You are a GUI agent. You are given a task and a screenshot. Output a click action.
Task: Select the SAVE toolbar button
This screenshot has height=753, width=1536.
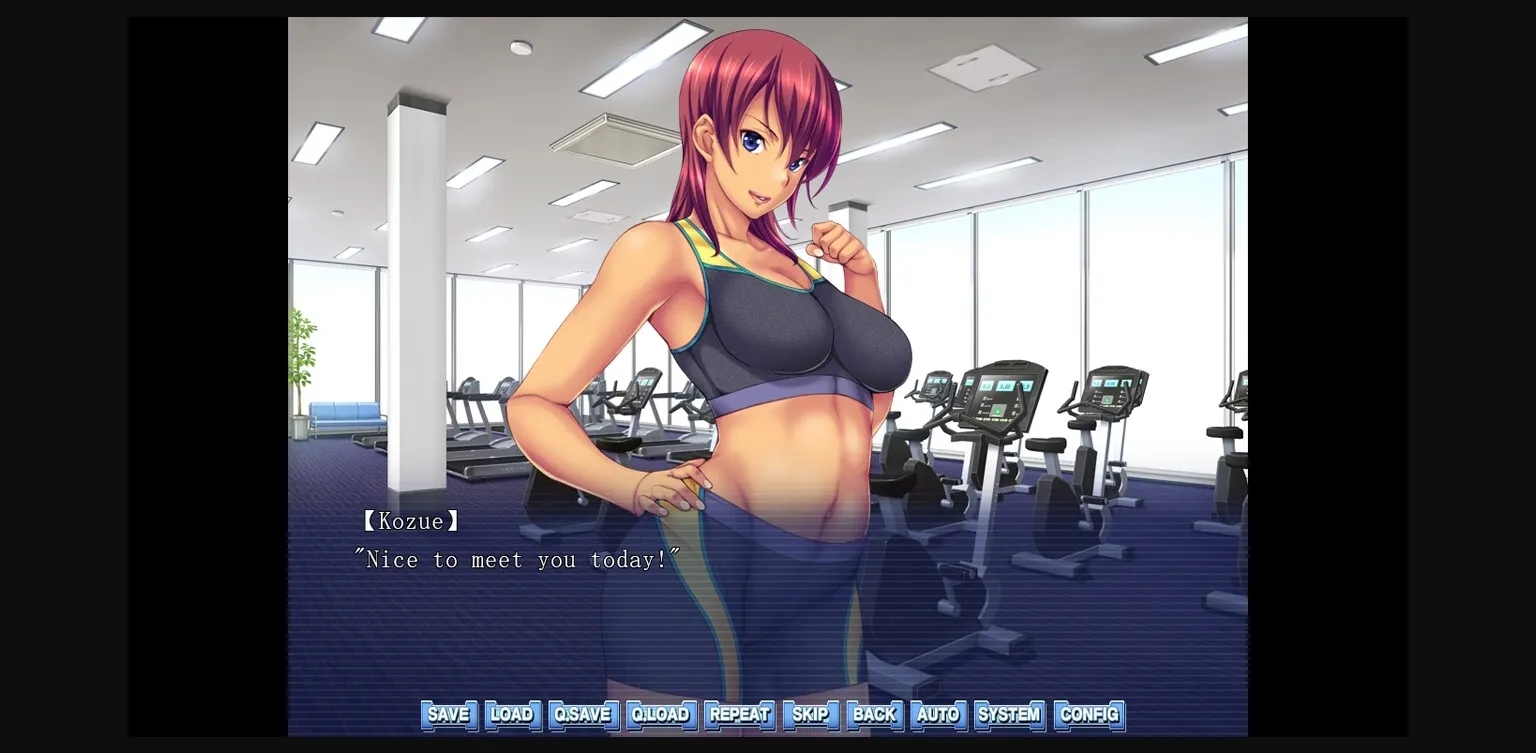[448, 715]
